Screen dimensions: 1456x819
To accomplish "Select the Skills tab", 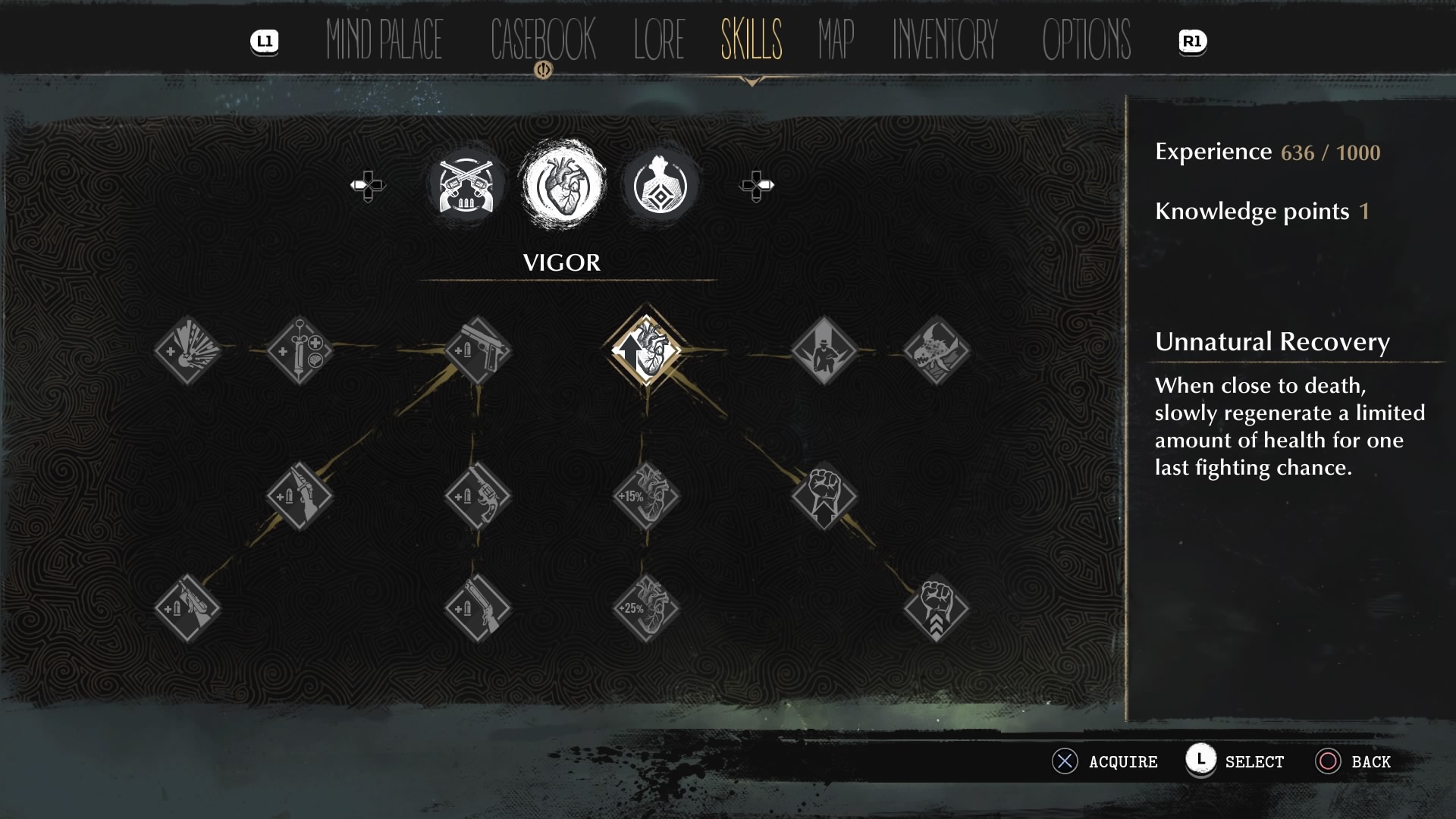I will (751, 39).
